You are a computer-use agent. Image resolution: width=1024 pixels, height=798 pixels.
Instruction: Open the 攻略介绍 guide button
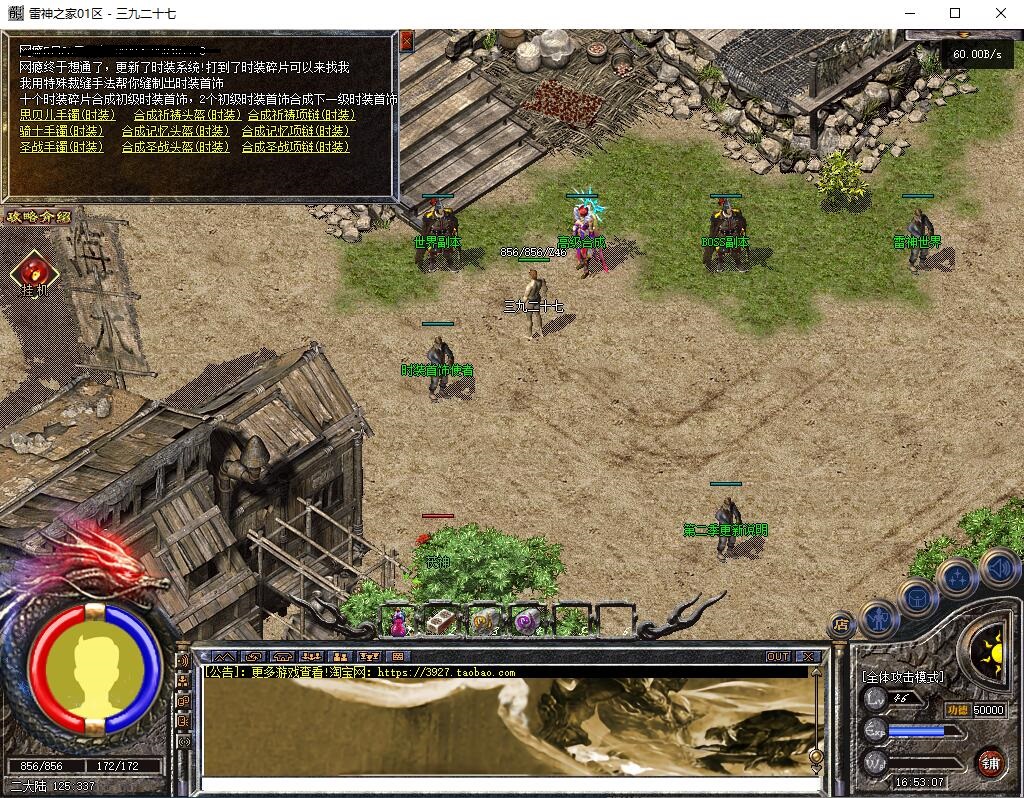(39, 216)
